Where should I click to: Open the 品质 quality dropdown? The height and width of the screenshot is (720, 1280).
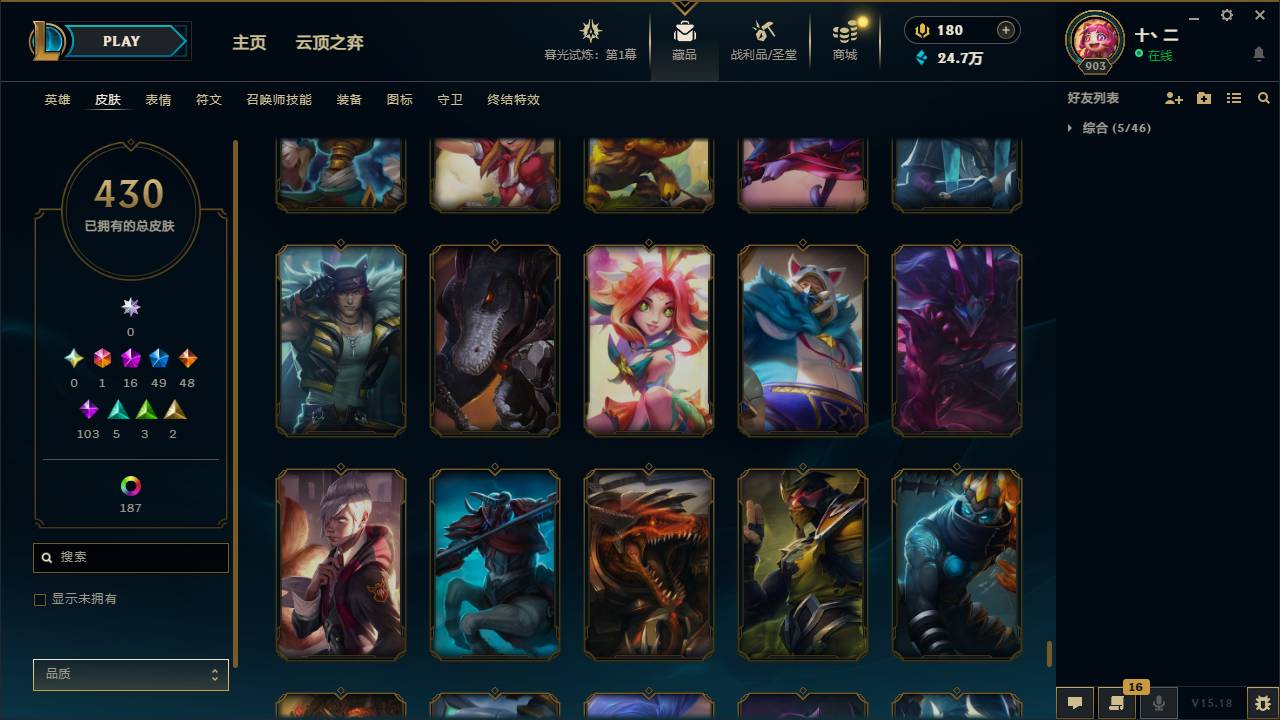(130, 674)
